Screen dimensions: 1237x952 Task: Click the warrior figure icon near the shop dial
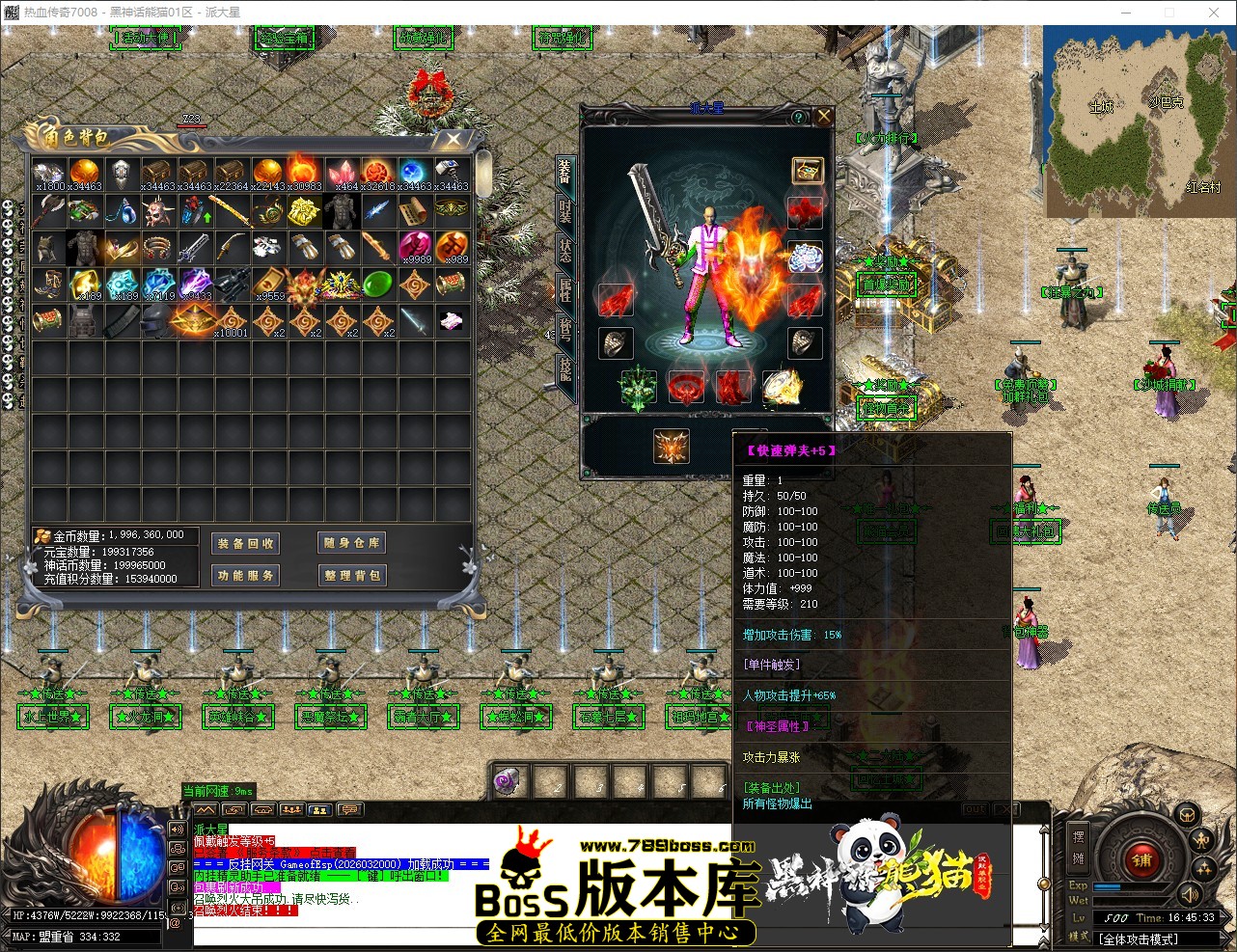point(1199,840)
